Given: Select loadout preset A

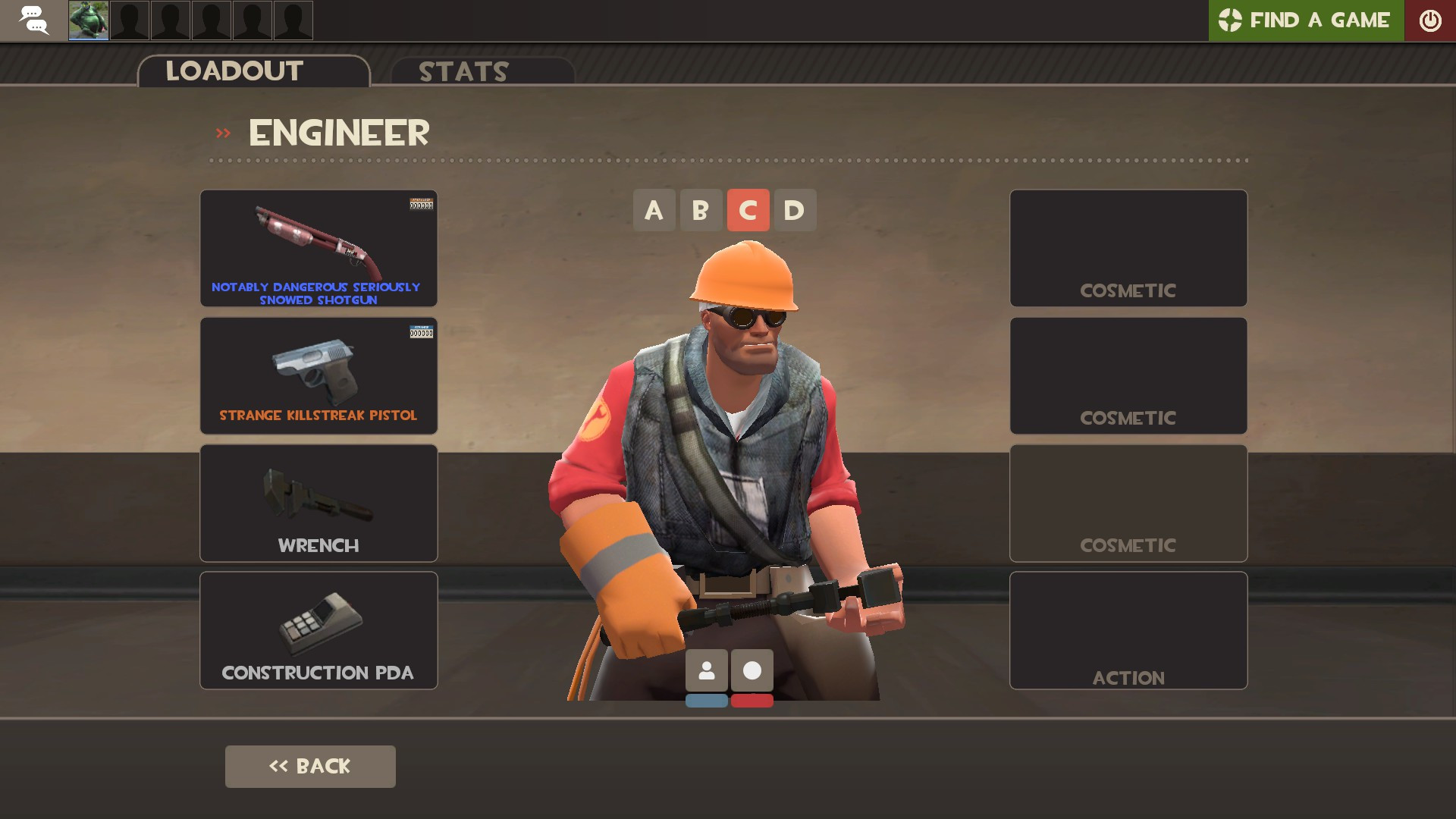Looking at the screenshot, I should pyautogui.click(x=654, y=210).
